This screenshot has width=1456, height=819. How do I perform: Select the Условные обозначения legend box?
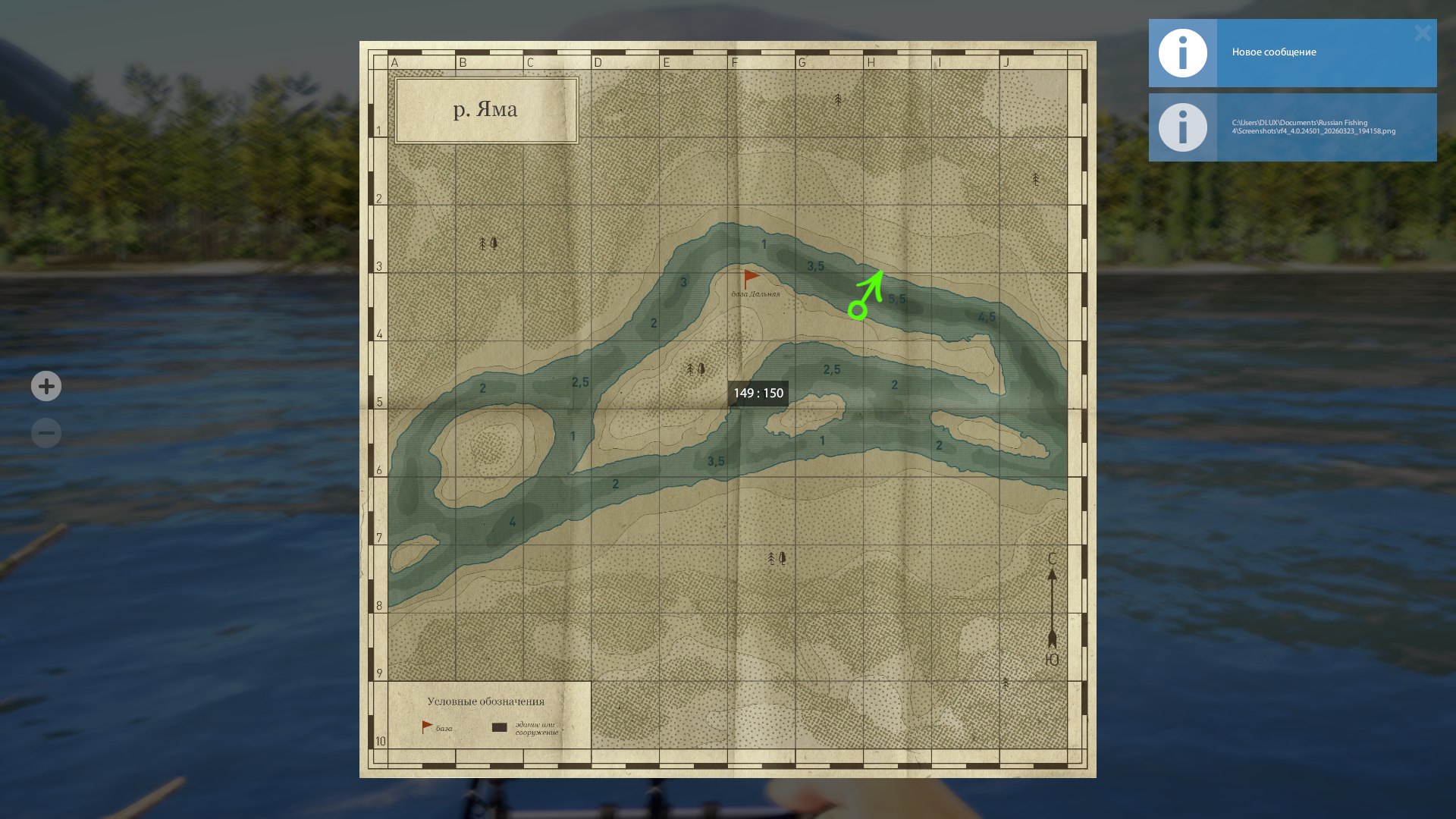[x=488, y=701]
